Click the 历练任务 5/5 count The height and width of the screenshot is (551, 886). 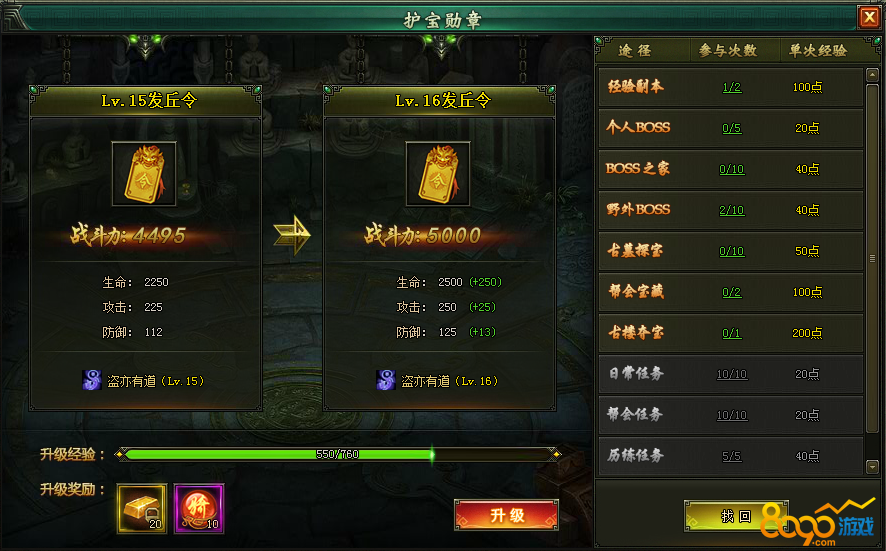tap(731, 456)
